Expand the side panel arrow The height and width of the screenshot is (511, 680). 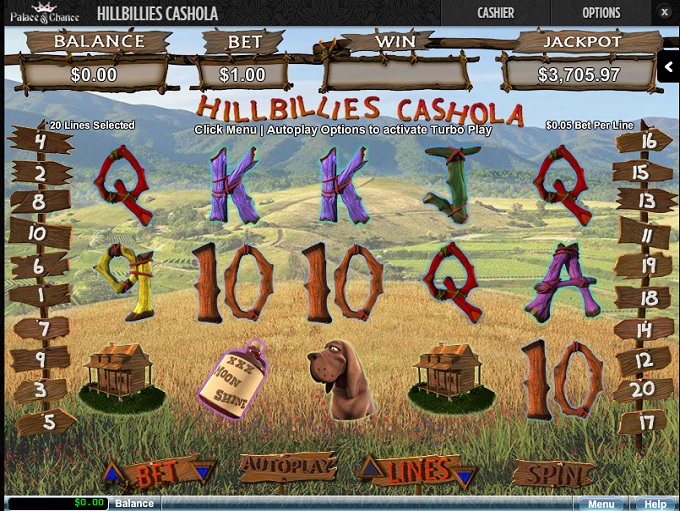(x=669, y=67)
